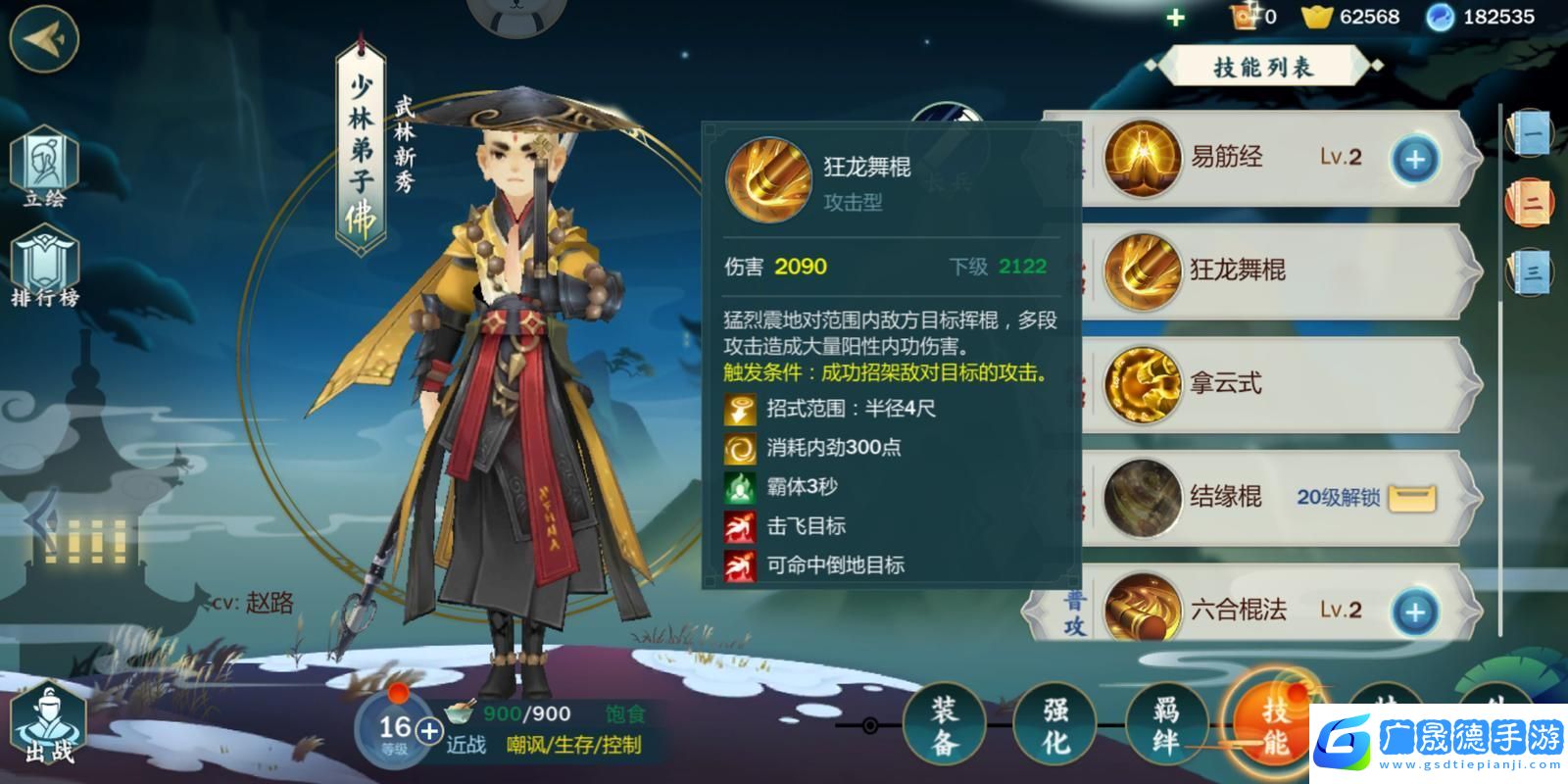Open the 羁绊 bonds tab
Image resolution: width=1568 pixels, height=784 pixels.
click(1165, 725)
